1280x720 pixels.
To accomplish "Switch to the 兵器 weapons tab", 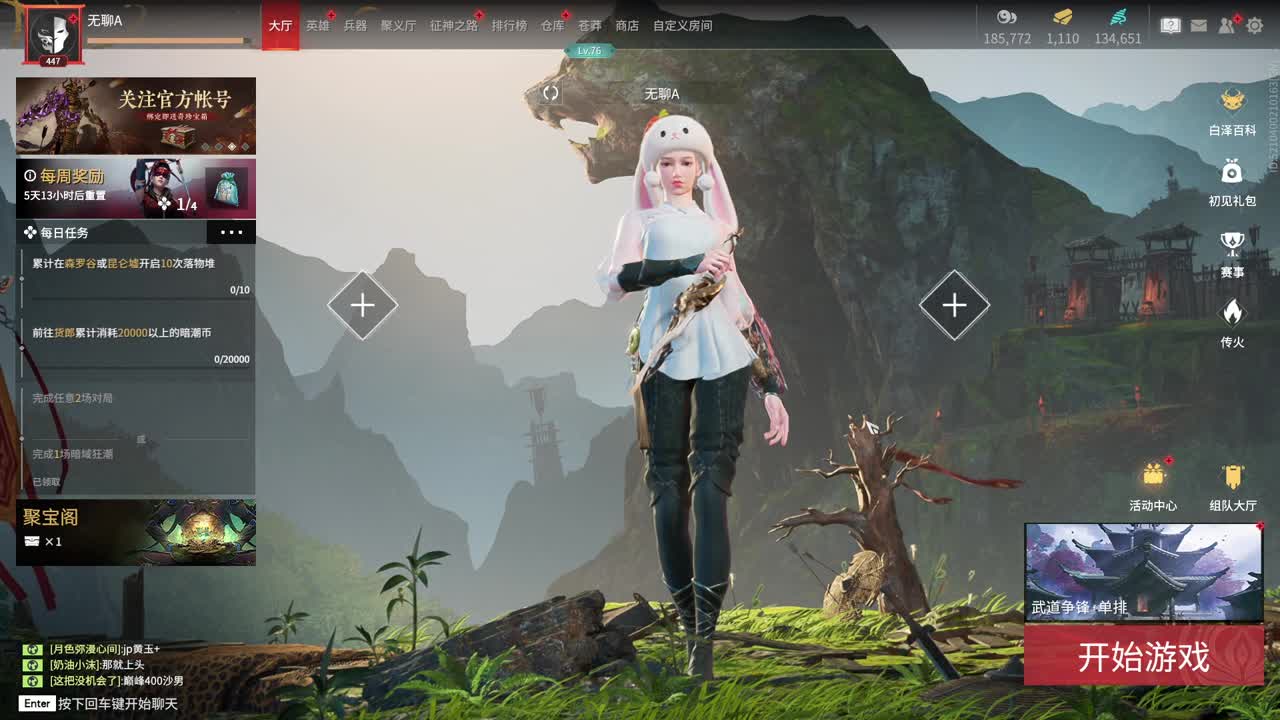I will pos(355,26).
